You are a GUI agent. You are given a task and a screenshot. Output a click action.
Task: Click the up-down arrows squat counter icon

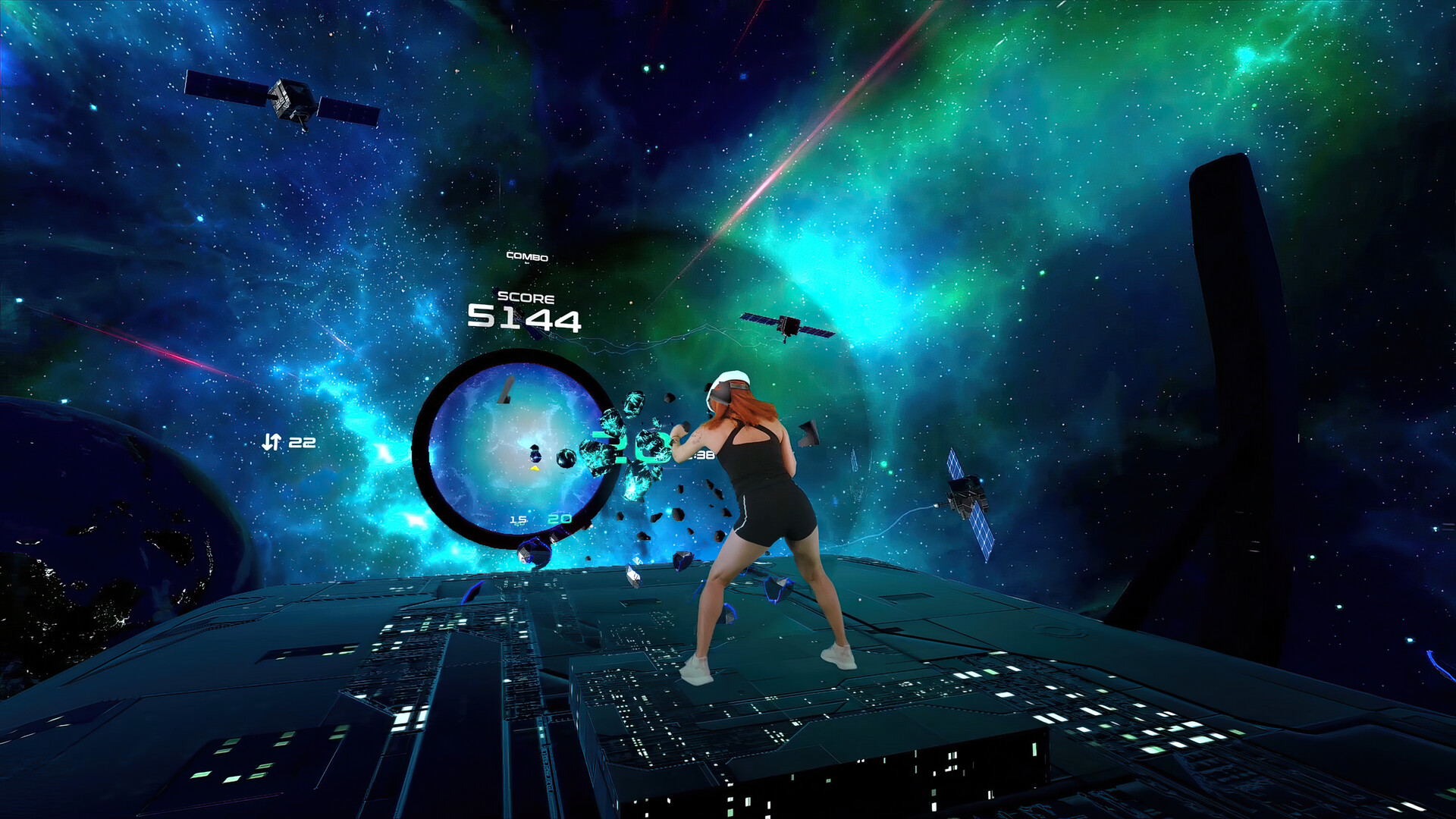[273, 441]
